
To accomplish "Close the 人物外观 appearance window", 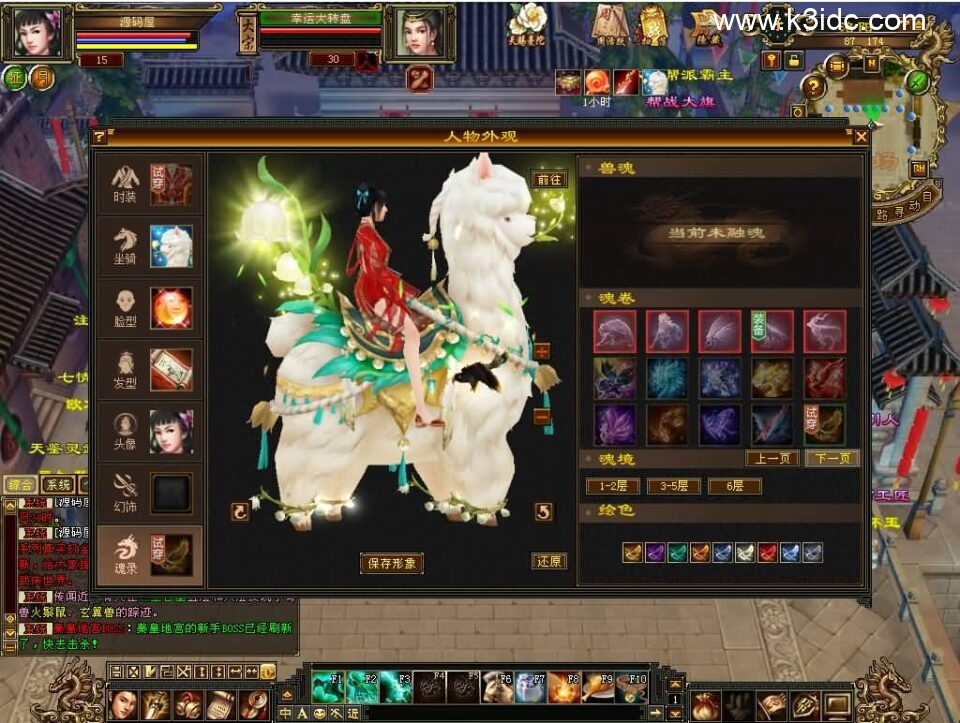I will pyautogui.click(x=860, y=136).
